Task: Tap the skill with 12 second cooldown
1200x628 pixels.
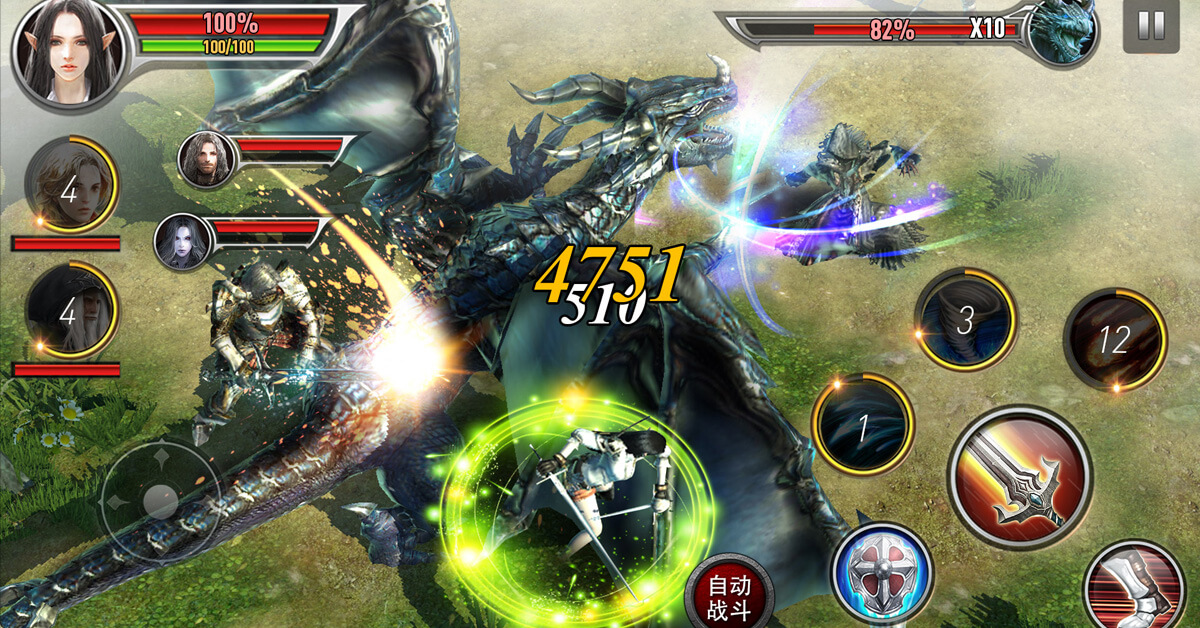Action: [1114, 341]
